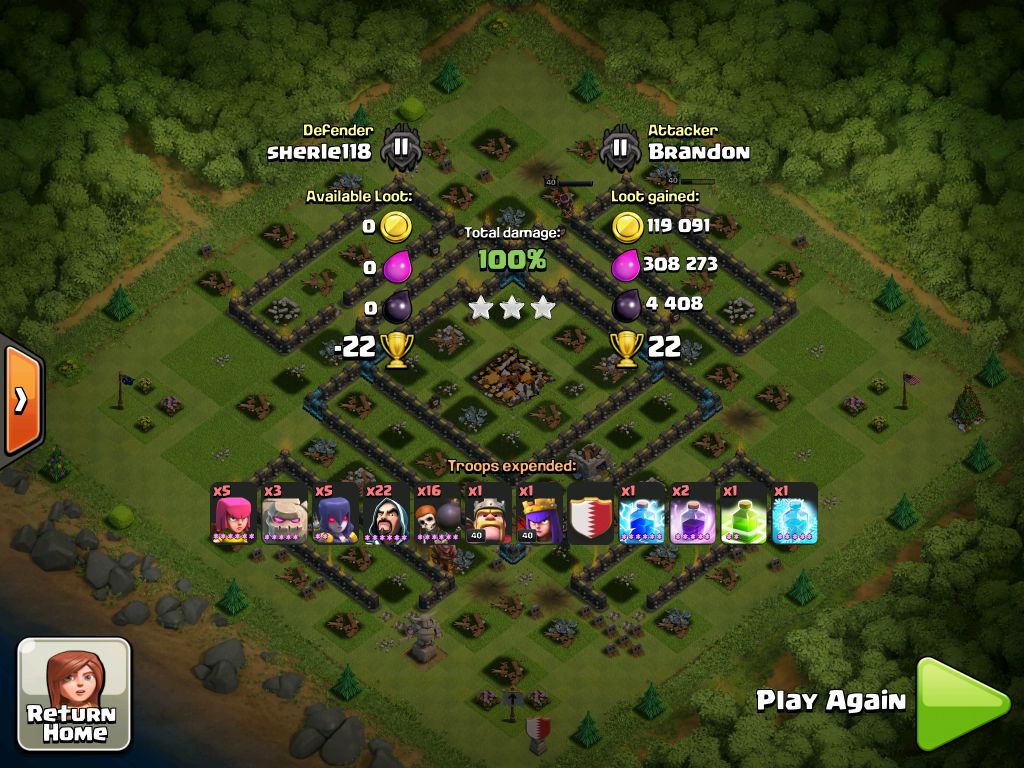
Task: Select the Golem troop icon
Action: click(x=284, y=514)
